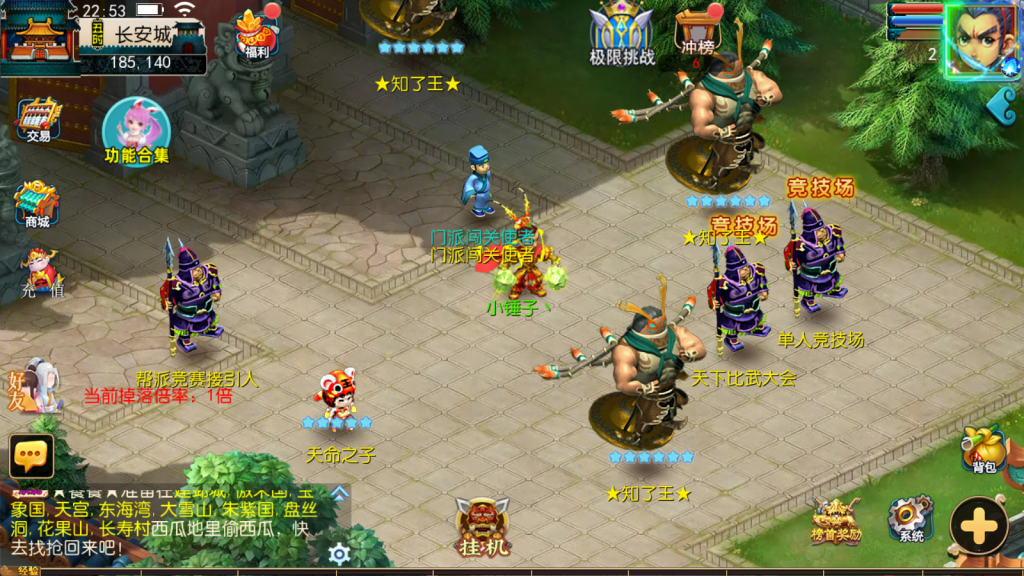This screenshot has width=1024, height=576.
Task: Open chat settings gear icon
Action: coord(340,553)
